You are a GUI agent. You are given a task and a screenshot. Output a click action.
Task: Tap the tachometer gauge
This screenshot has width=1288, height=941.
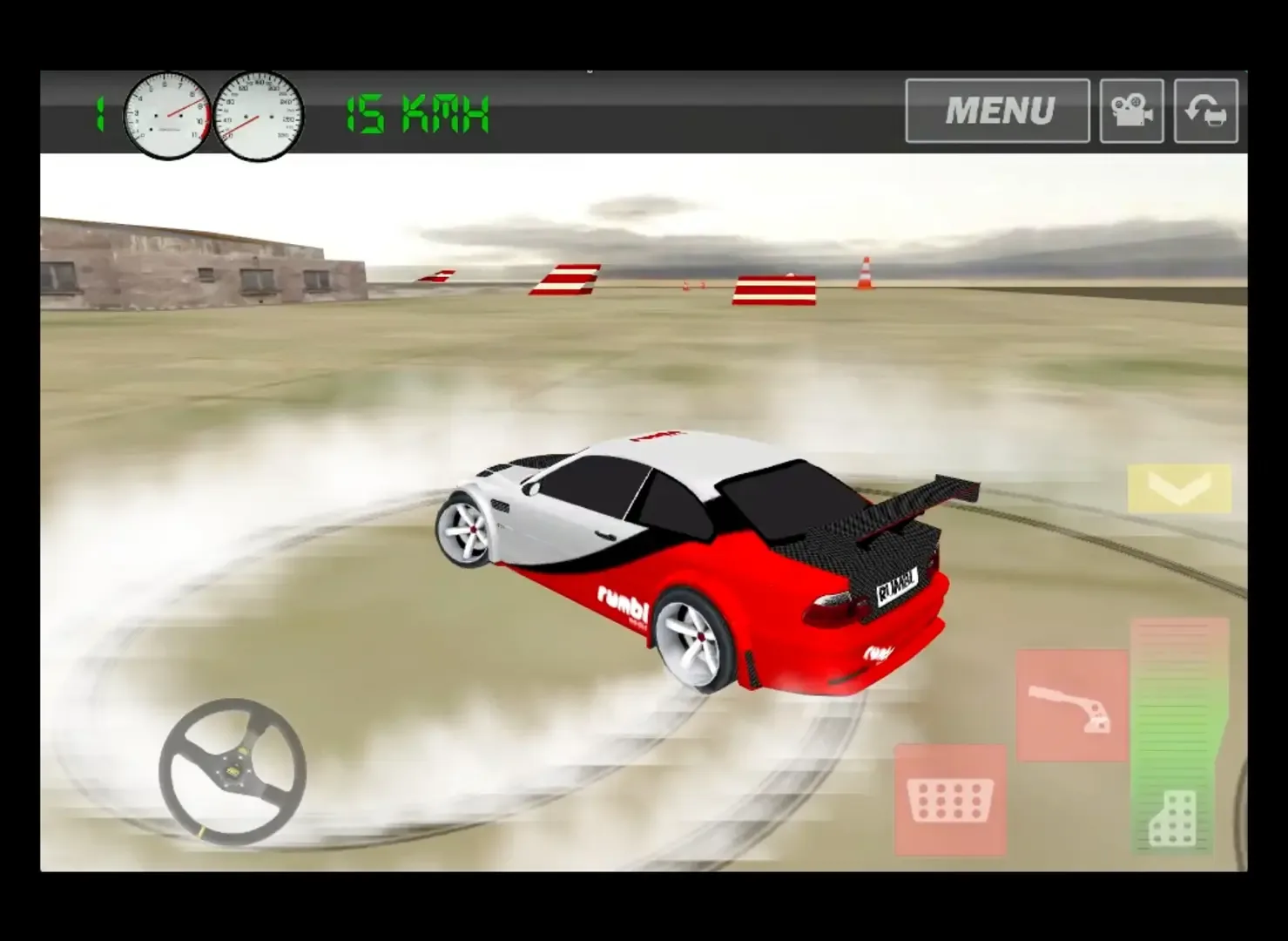[167, 113]
